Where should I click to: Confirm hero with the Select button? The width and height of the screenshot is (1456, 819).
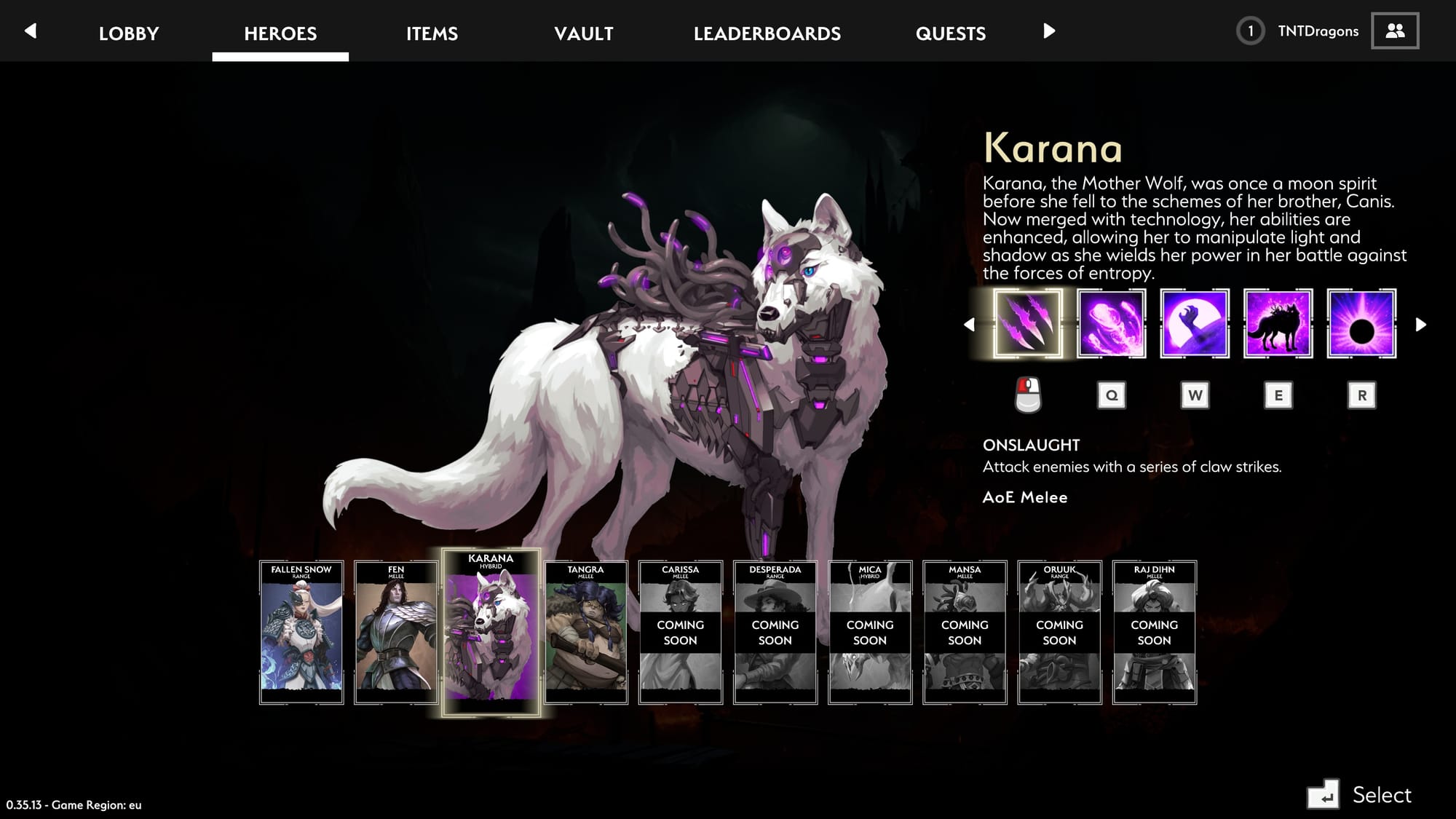coord(1360,794)
